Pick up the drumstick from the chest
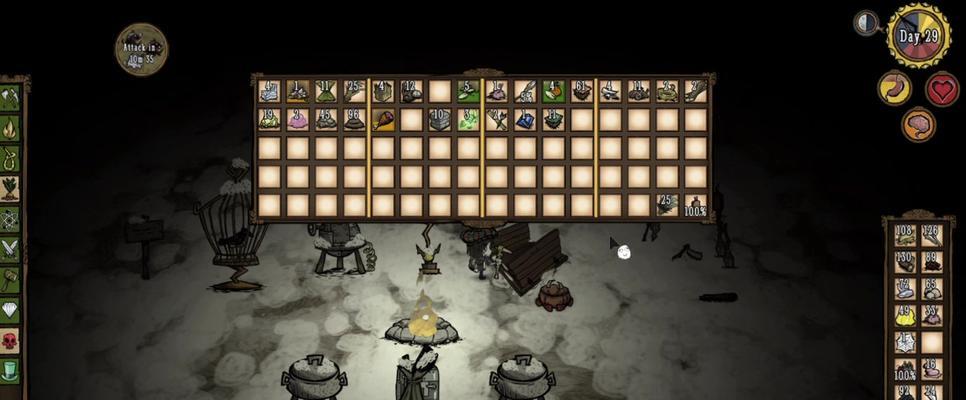The image size is (966, 400). [384, 120]
